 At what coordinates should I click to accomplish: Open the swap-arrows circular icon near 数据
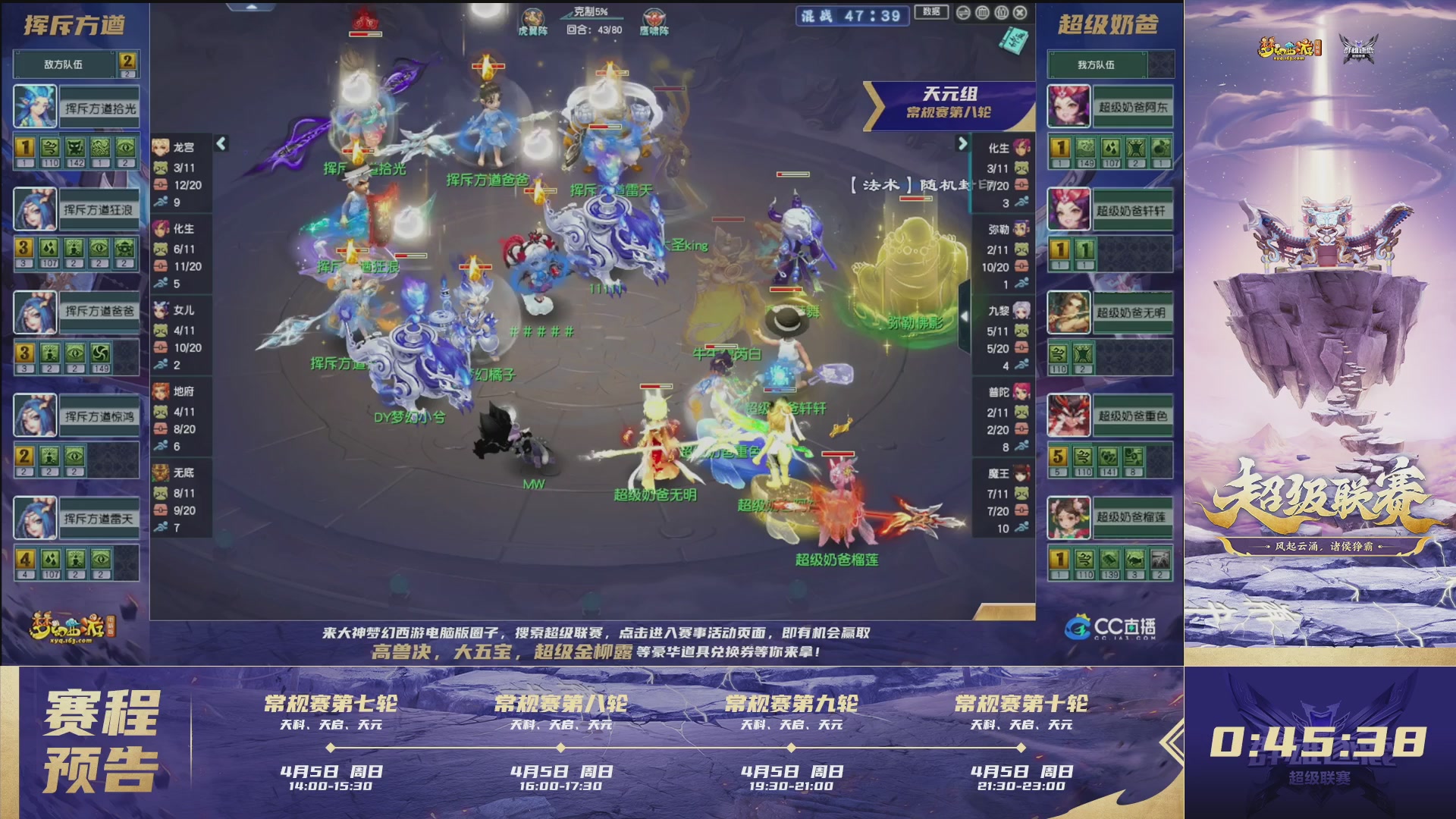963,13
